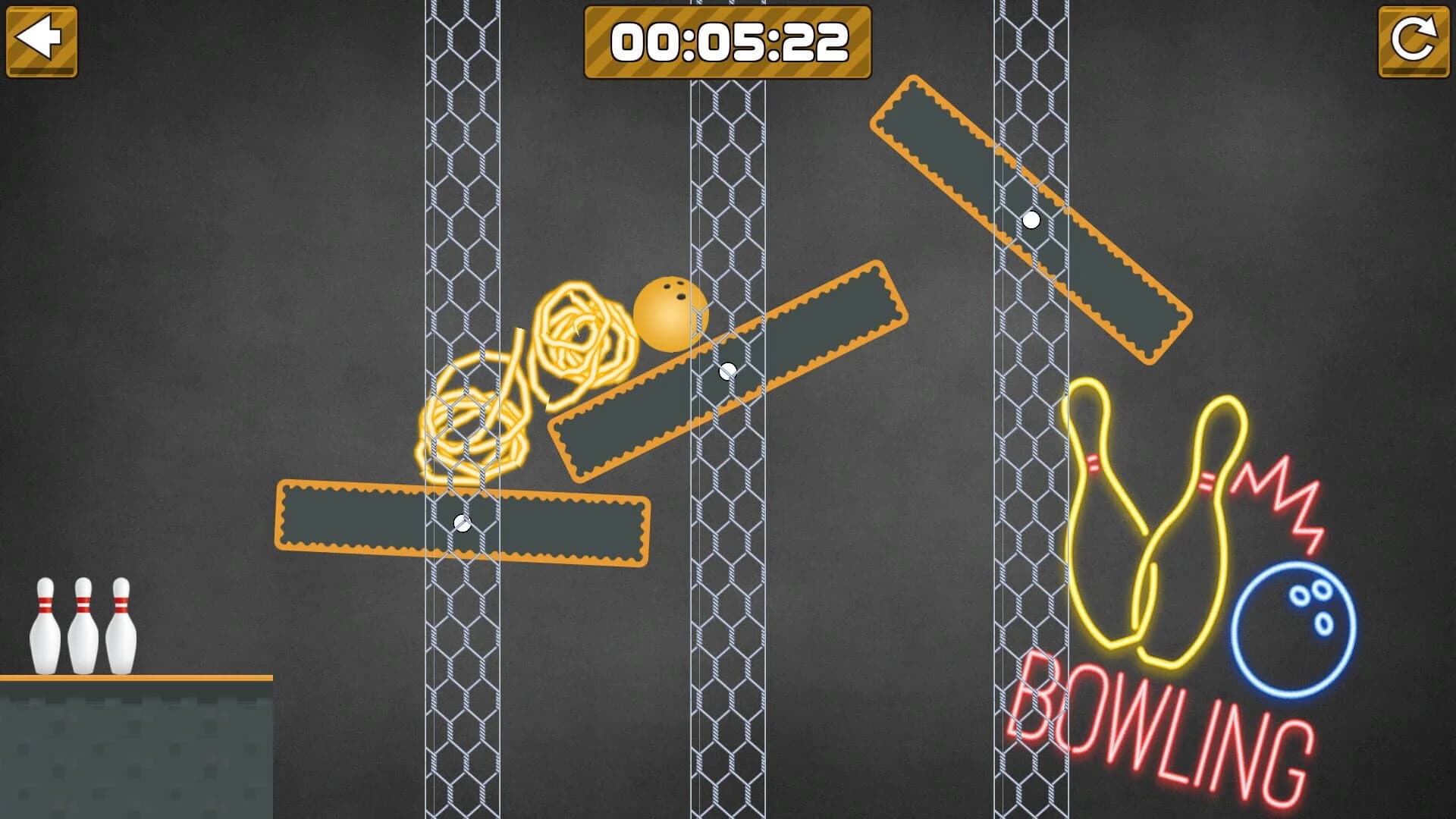Click the back arrow button top left
This screenshot has width=1456, height=819.
42,39
